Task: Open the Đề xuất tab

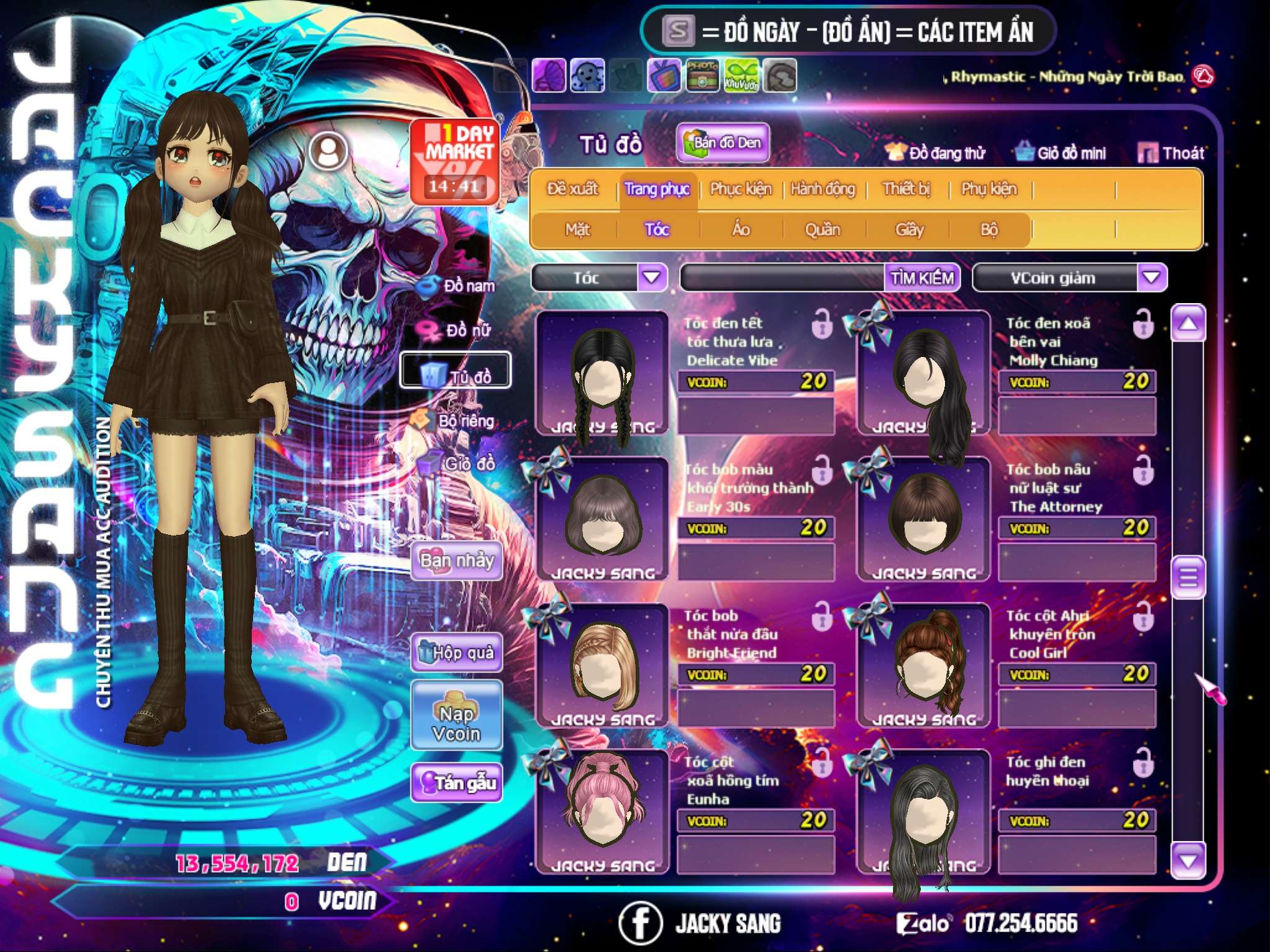Action: pos(572,189)
